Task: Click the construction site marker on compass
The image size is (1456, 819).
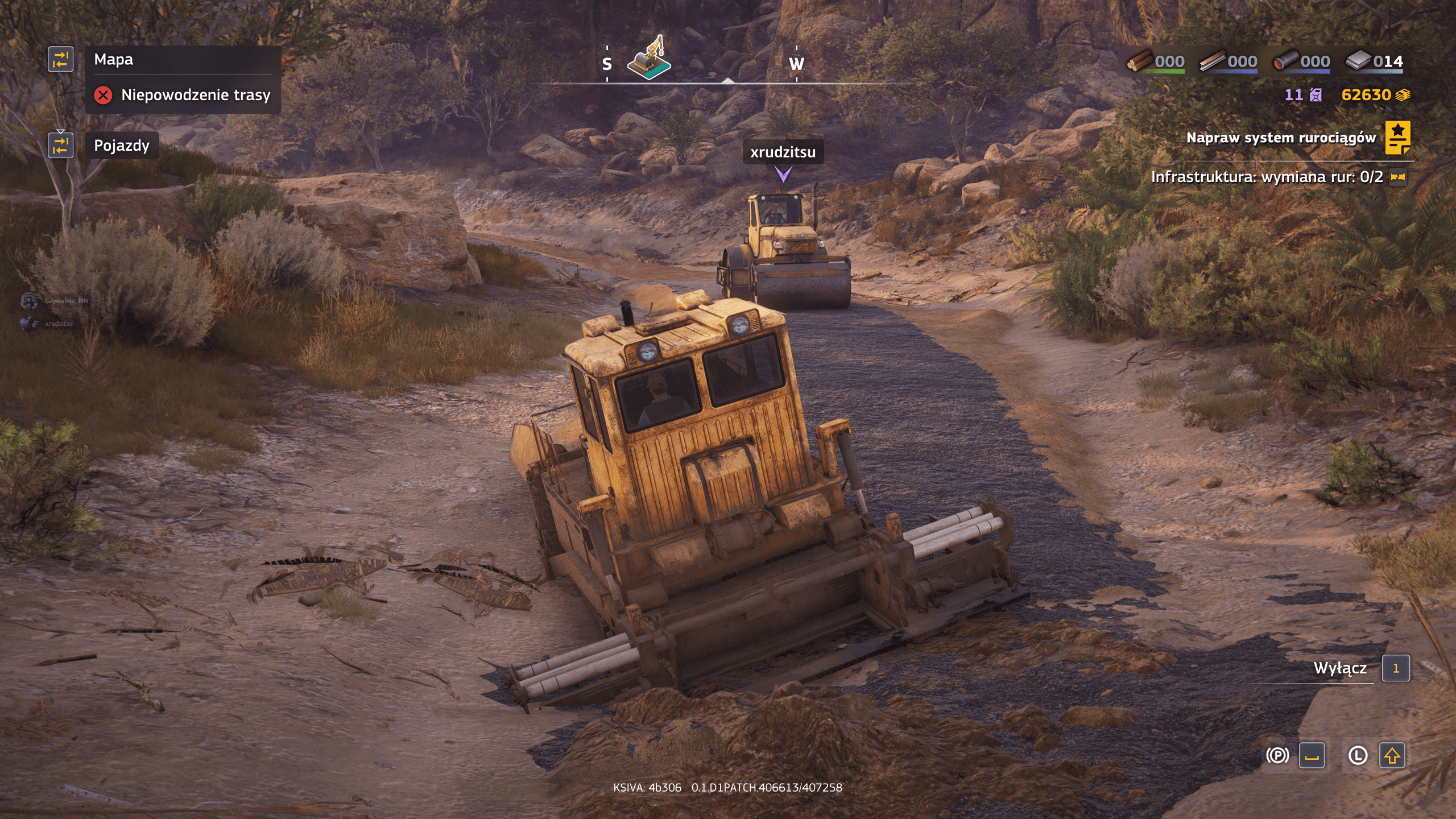Action: tap(650, 59)
